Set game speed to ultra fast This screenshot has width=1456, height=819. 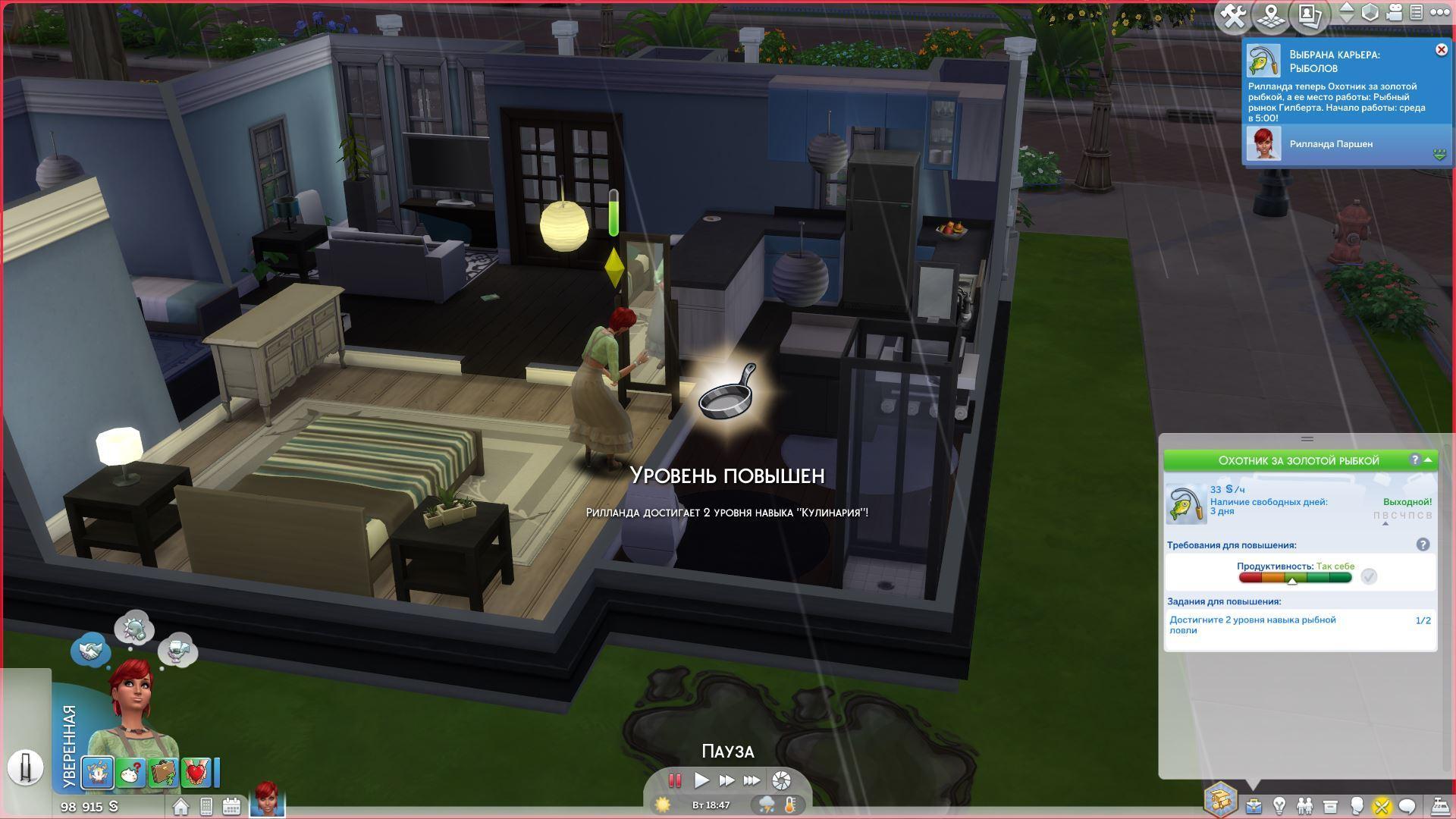tap(752, 780)
